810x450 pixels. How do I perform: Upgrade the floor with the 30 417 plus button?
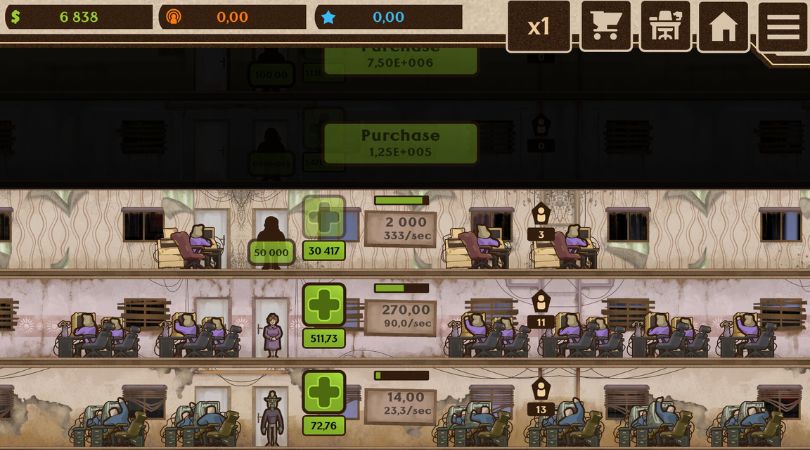324,218
